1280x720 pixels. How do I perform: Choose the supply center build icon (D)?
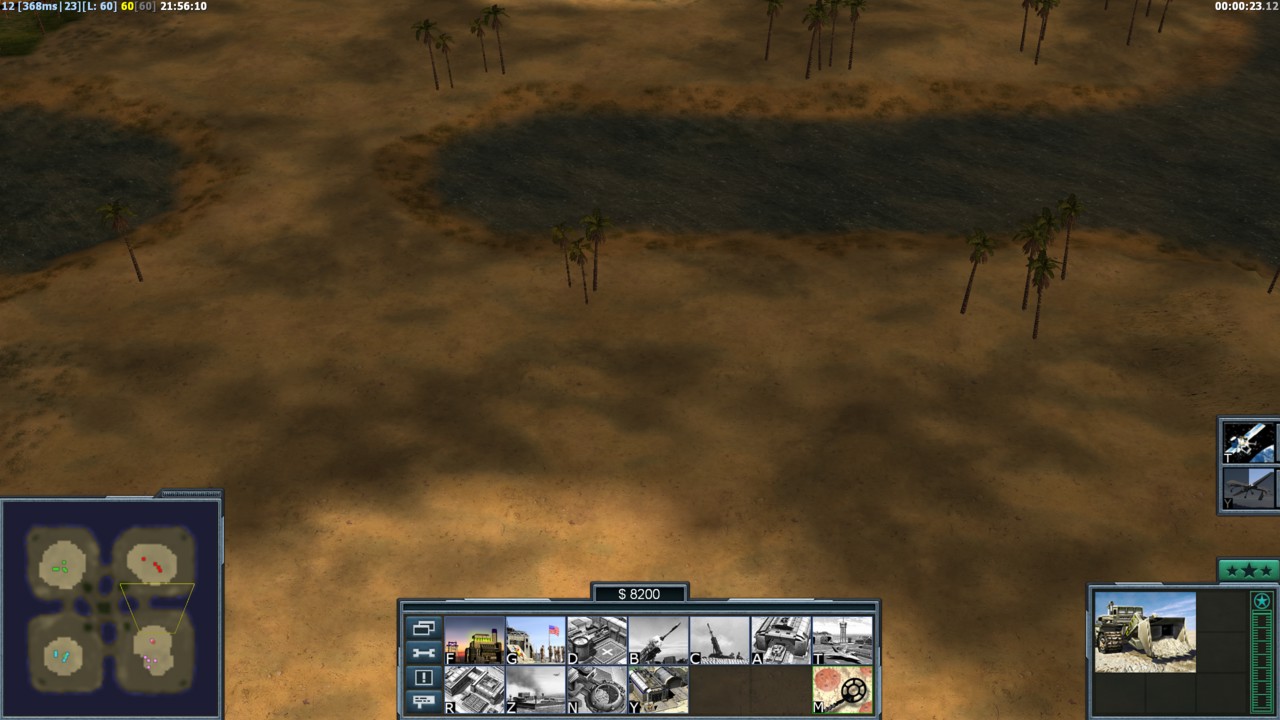pyautogui.click(x=597, y=640)
